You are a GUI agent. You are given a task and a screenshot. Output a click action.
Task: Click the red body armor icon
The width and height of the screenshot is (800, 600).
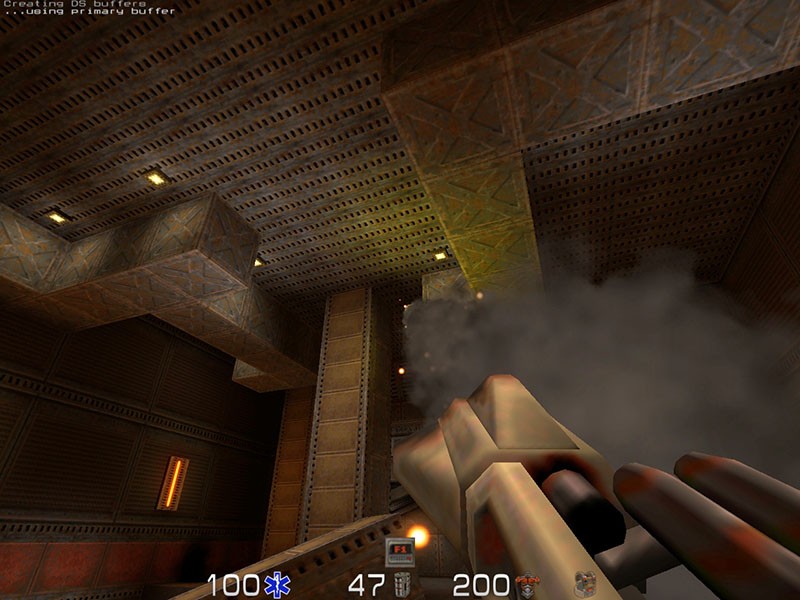click(x=527, y=585)
